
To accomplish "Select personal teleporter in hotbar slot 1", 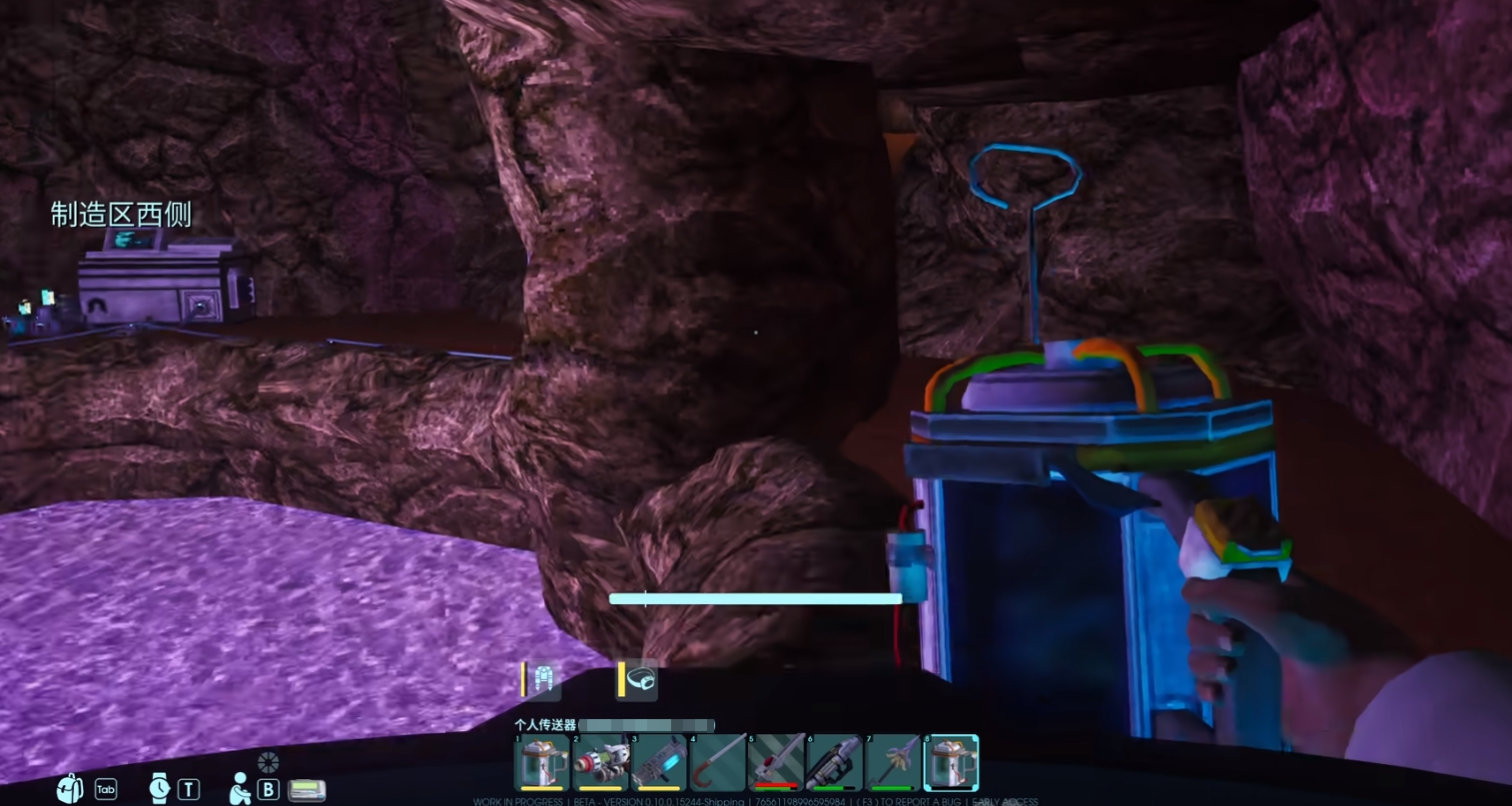I will 542,764.
